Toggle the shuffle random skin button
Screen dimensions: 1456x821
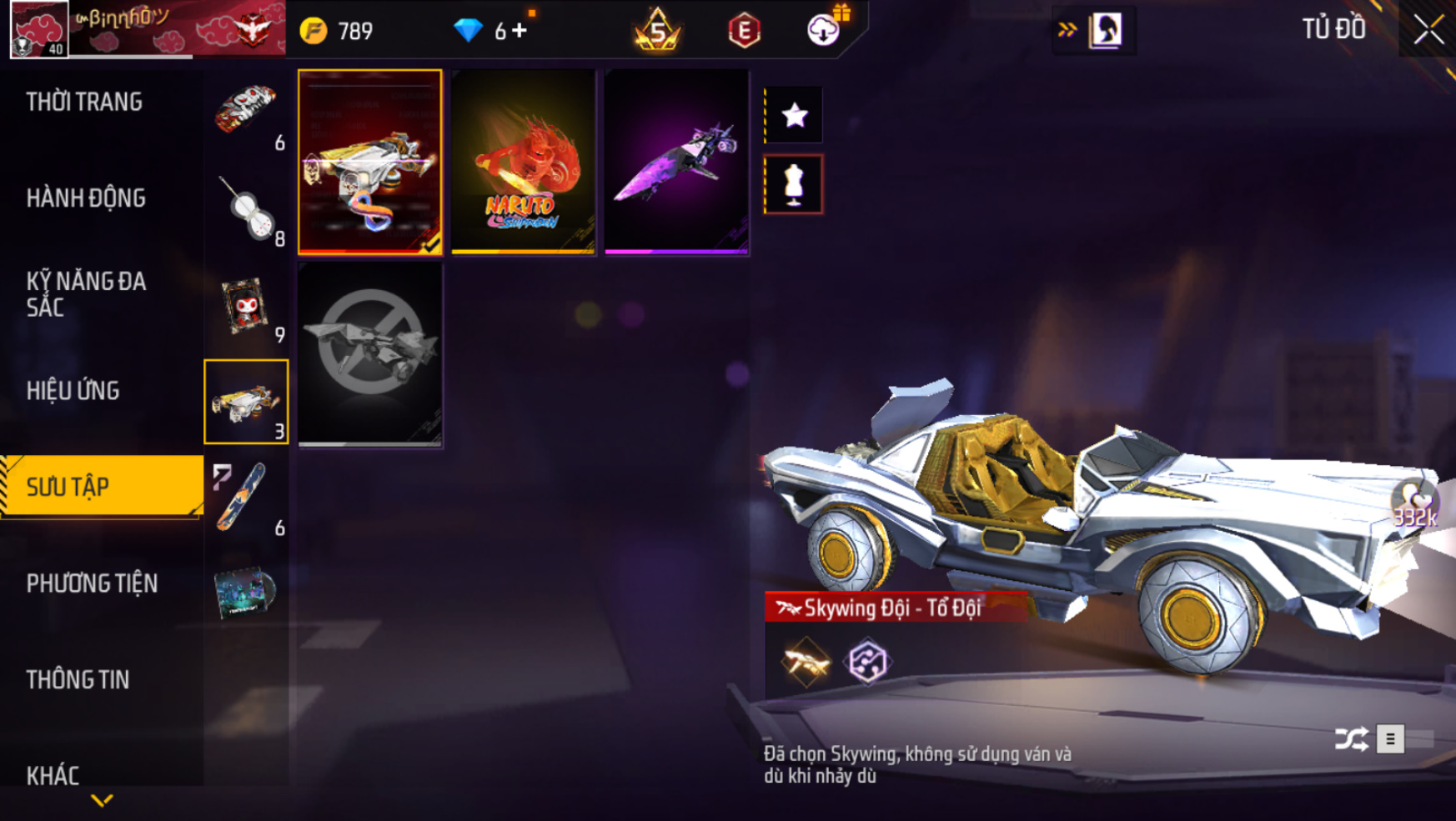click(x=1351, y=738)
